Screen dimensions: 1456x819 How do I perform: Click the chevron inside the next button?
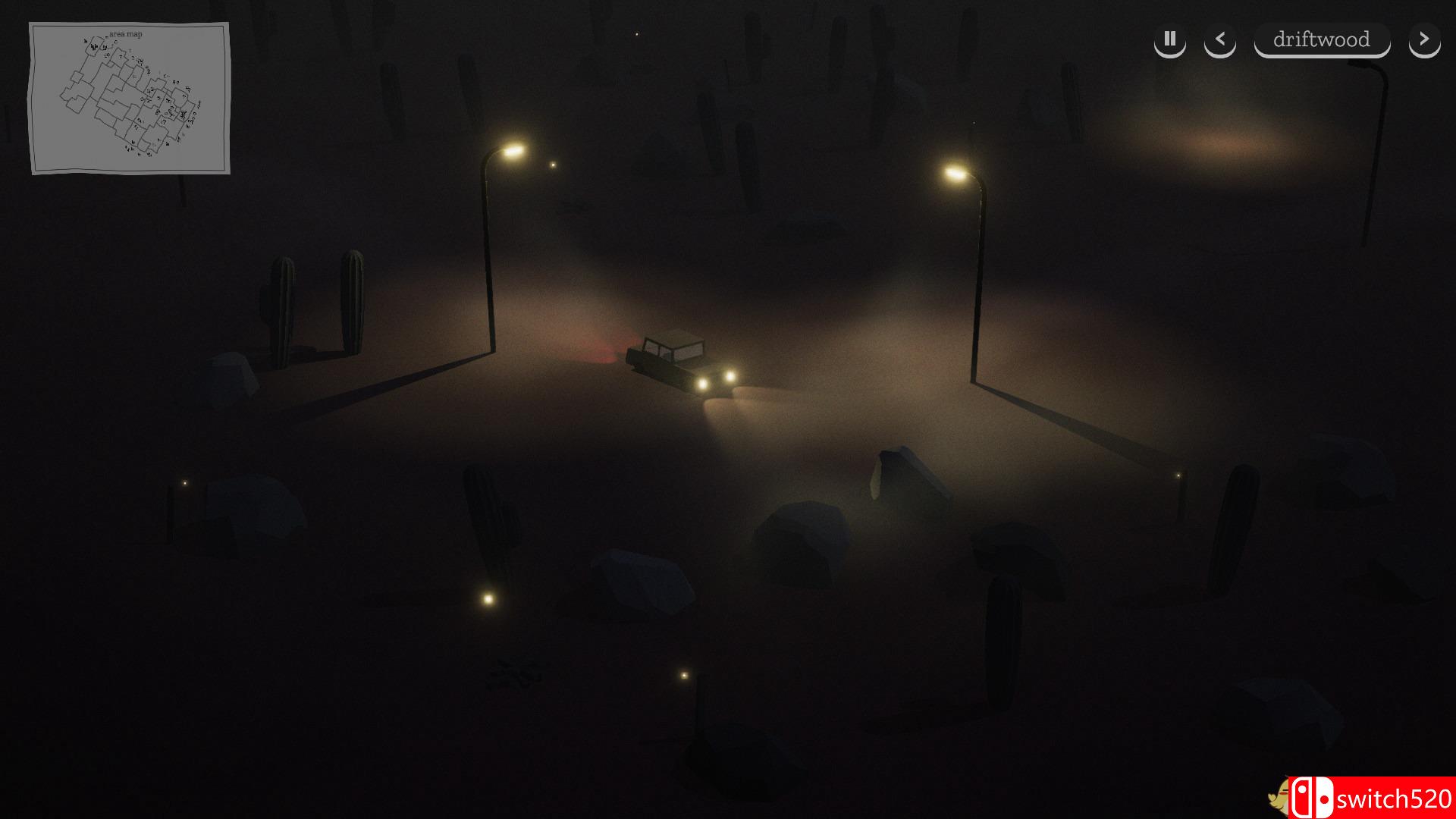(1424, 40)
